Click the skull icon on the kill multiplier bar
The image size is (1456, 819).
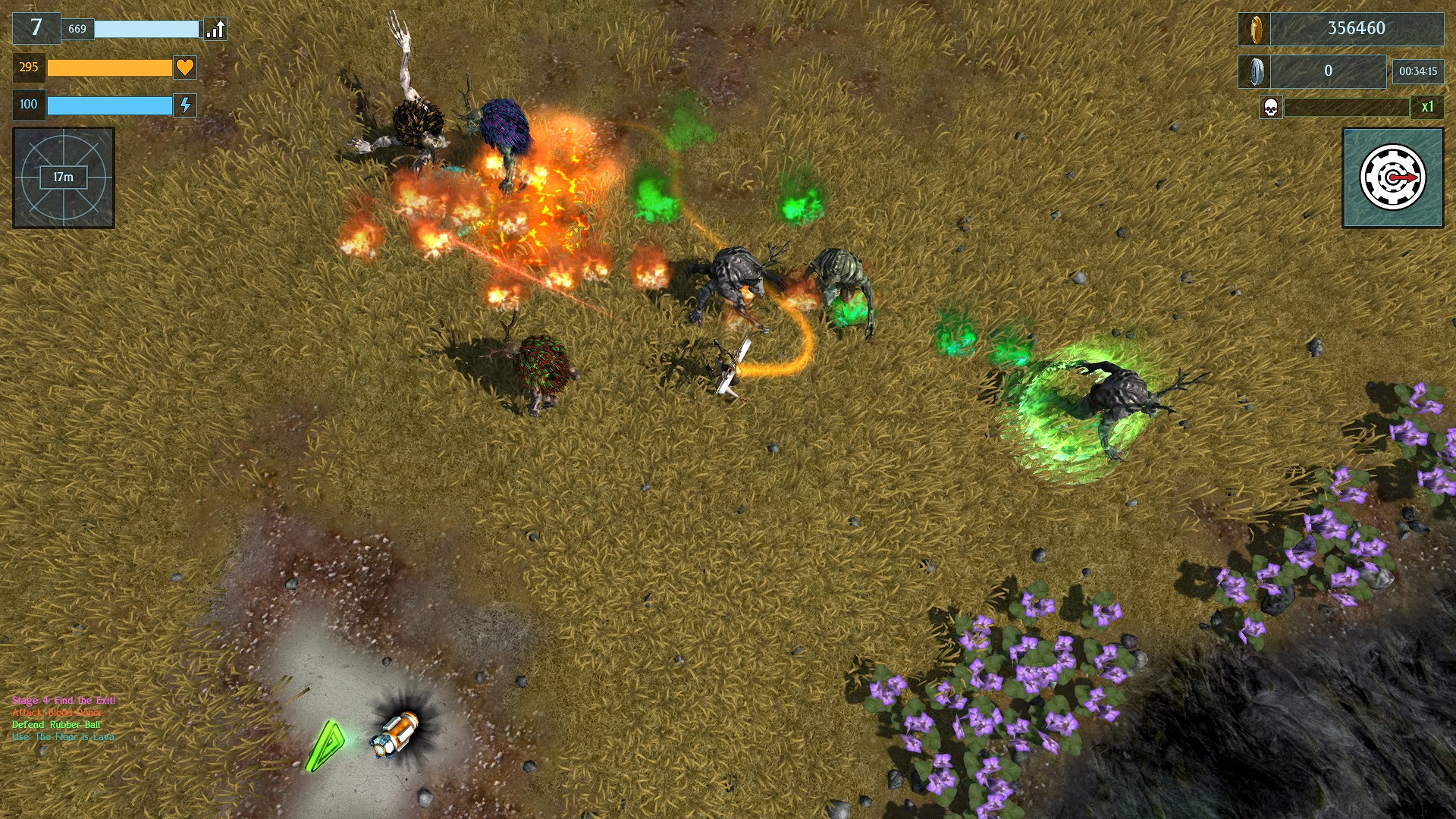coord(1269,108)
